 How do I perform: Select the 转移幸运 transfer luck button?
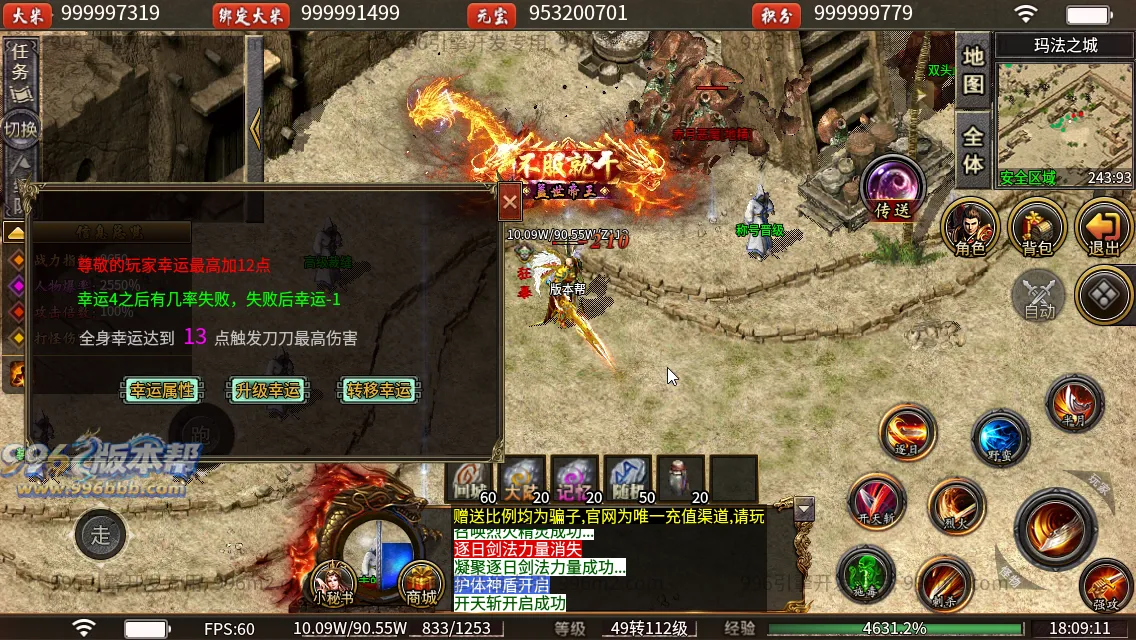pyautogui.click(x=379, y=390)
